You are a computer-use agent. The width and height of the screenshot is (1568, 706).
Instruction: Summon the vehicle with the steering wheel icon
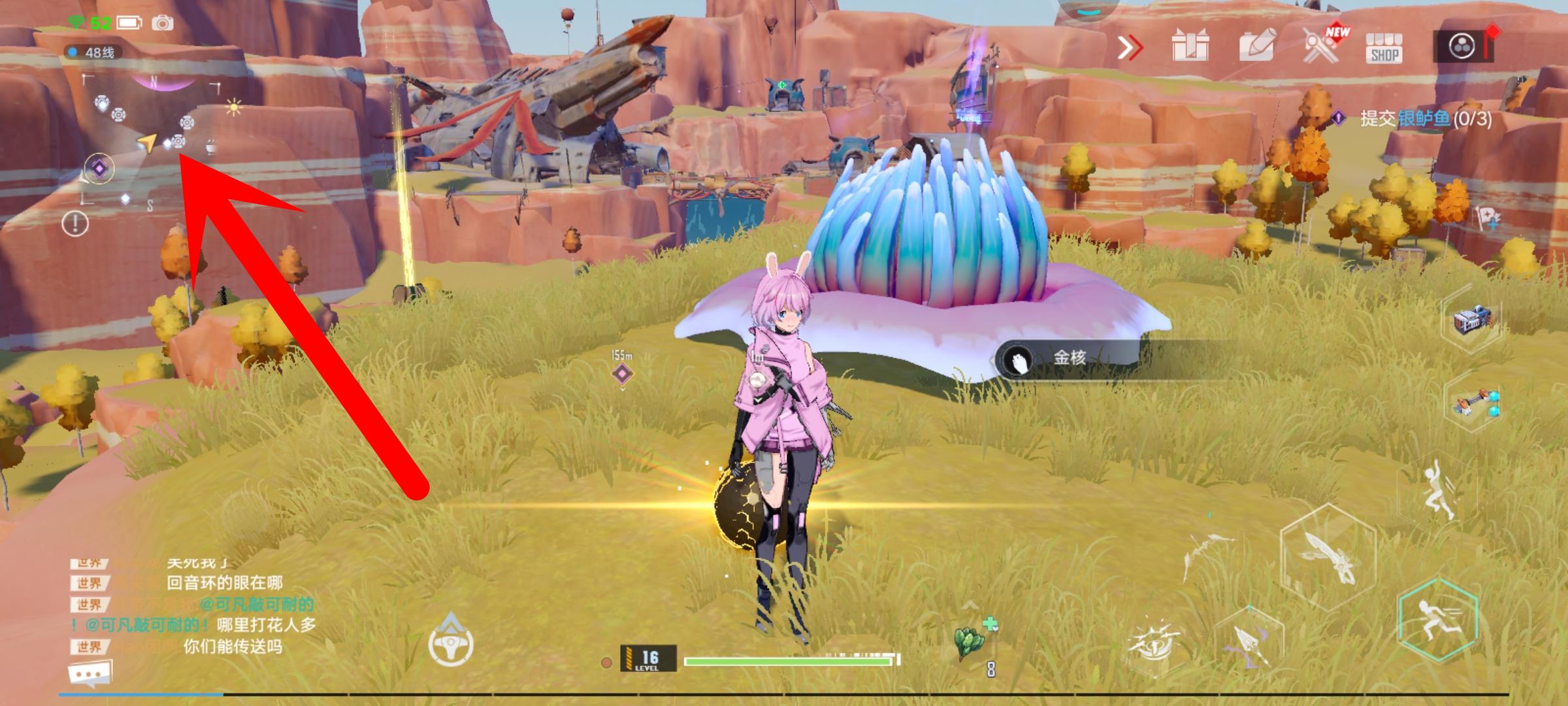click(x=451, y=642)
